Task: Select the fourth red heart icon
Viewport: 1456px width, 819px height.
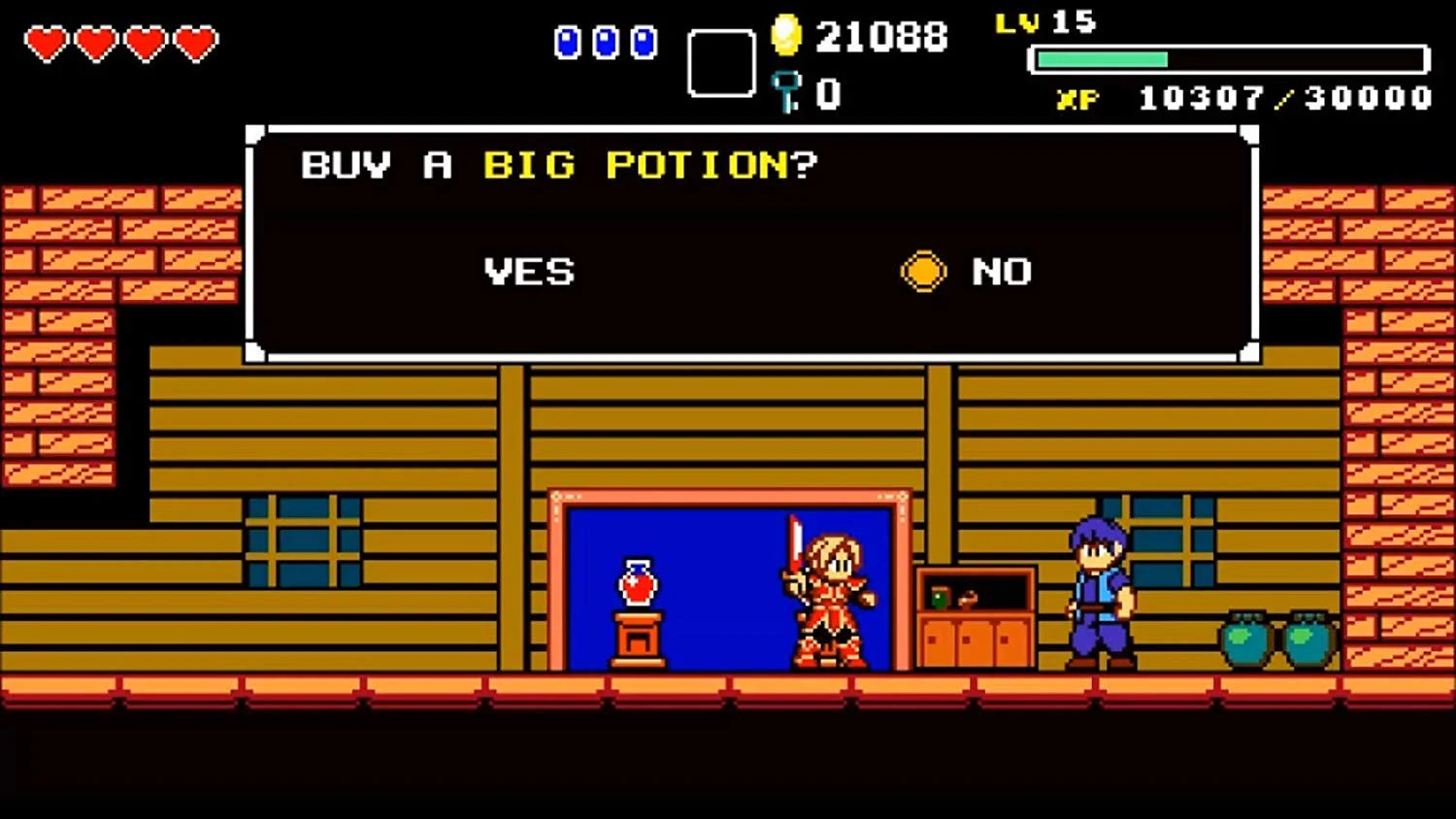Action: point(194,43)
